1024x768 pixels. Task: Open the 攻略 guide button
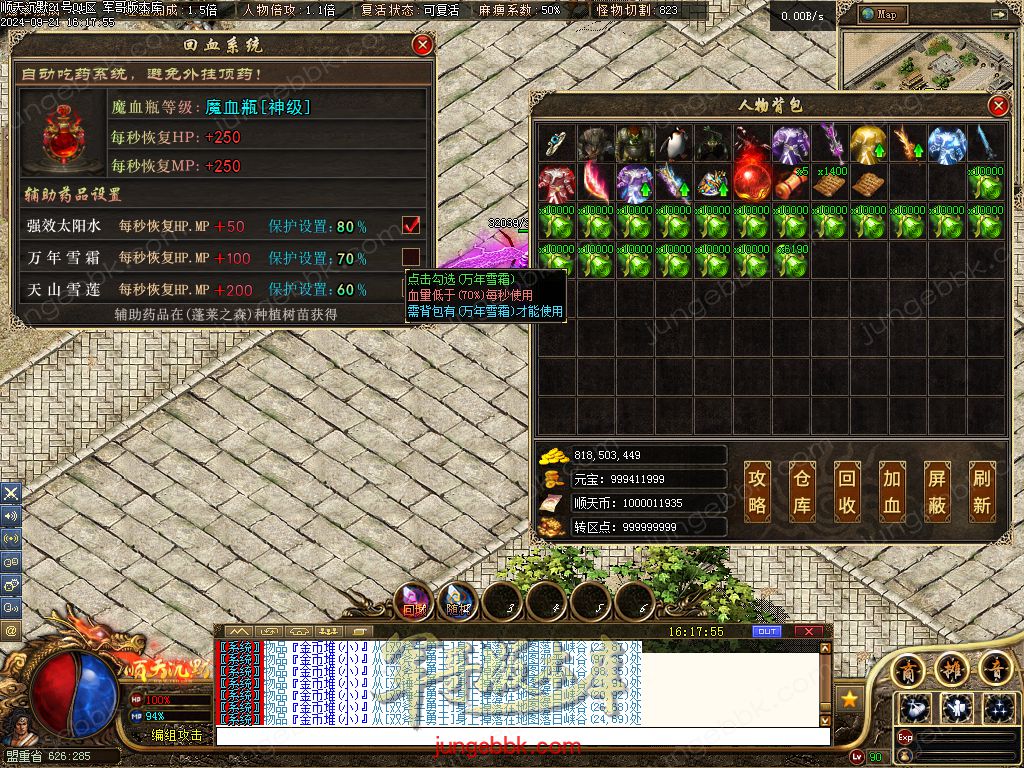coord(758,492)
